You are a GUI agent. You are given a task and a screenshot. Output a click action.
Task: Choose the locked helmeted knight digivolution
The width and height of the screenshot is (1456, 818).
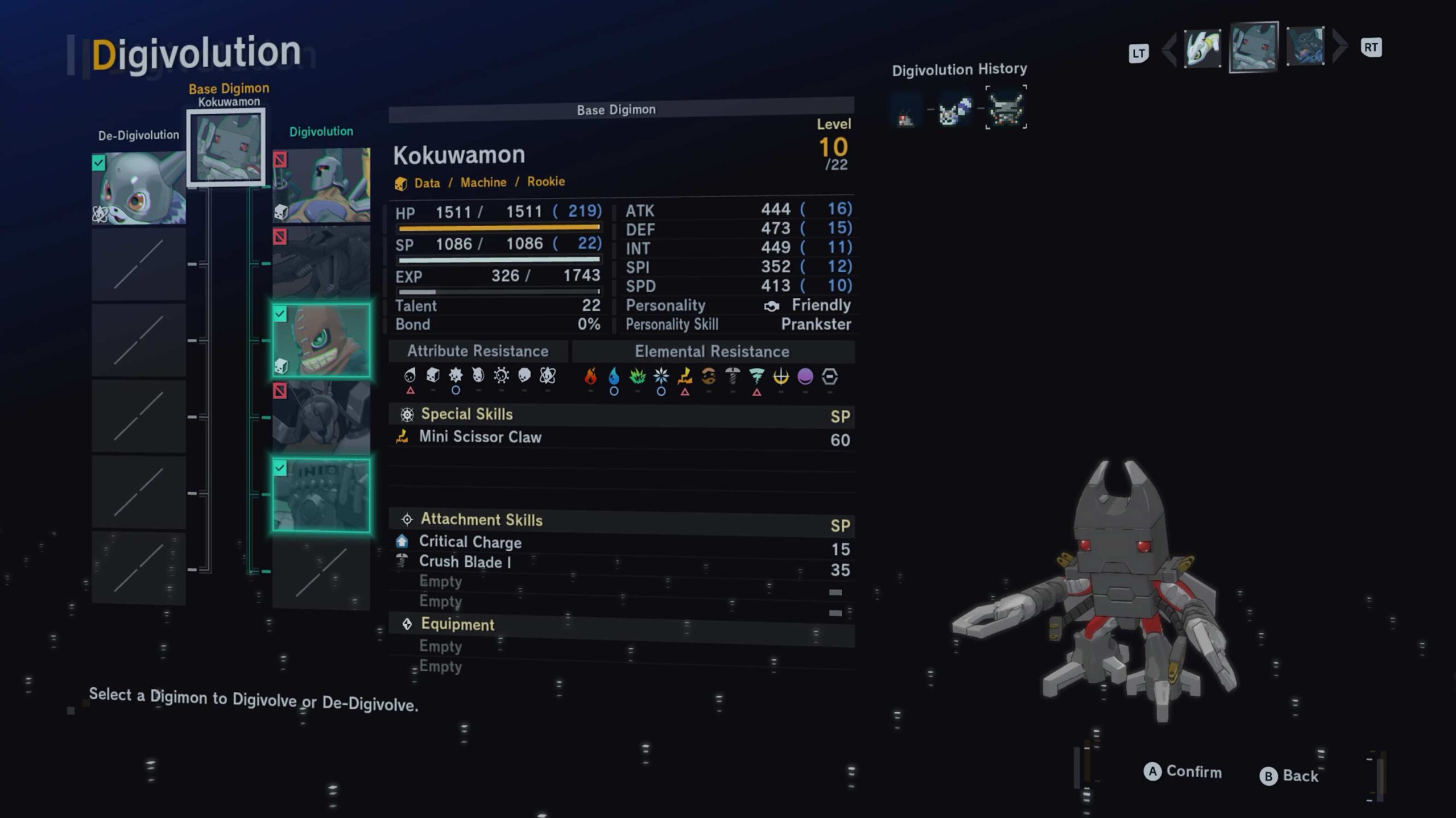(321, 185)
